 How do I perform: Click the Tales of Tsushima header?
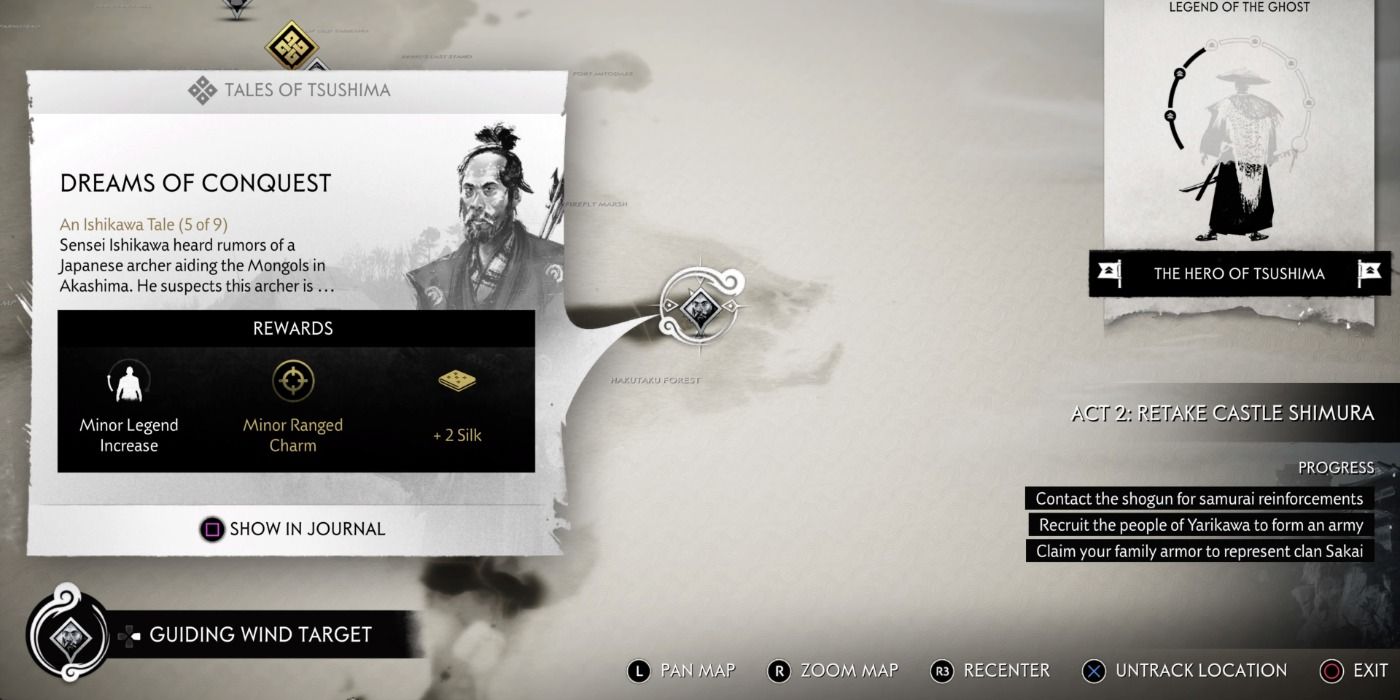(291, 90)
